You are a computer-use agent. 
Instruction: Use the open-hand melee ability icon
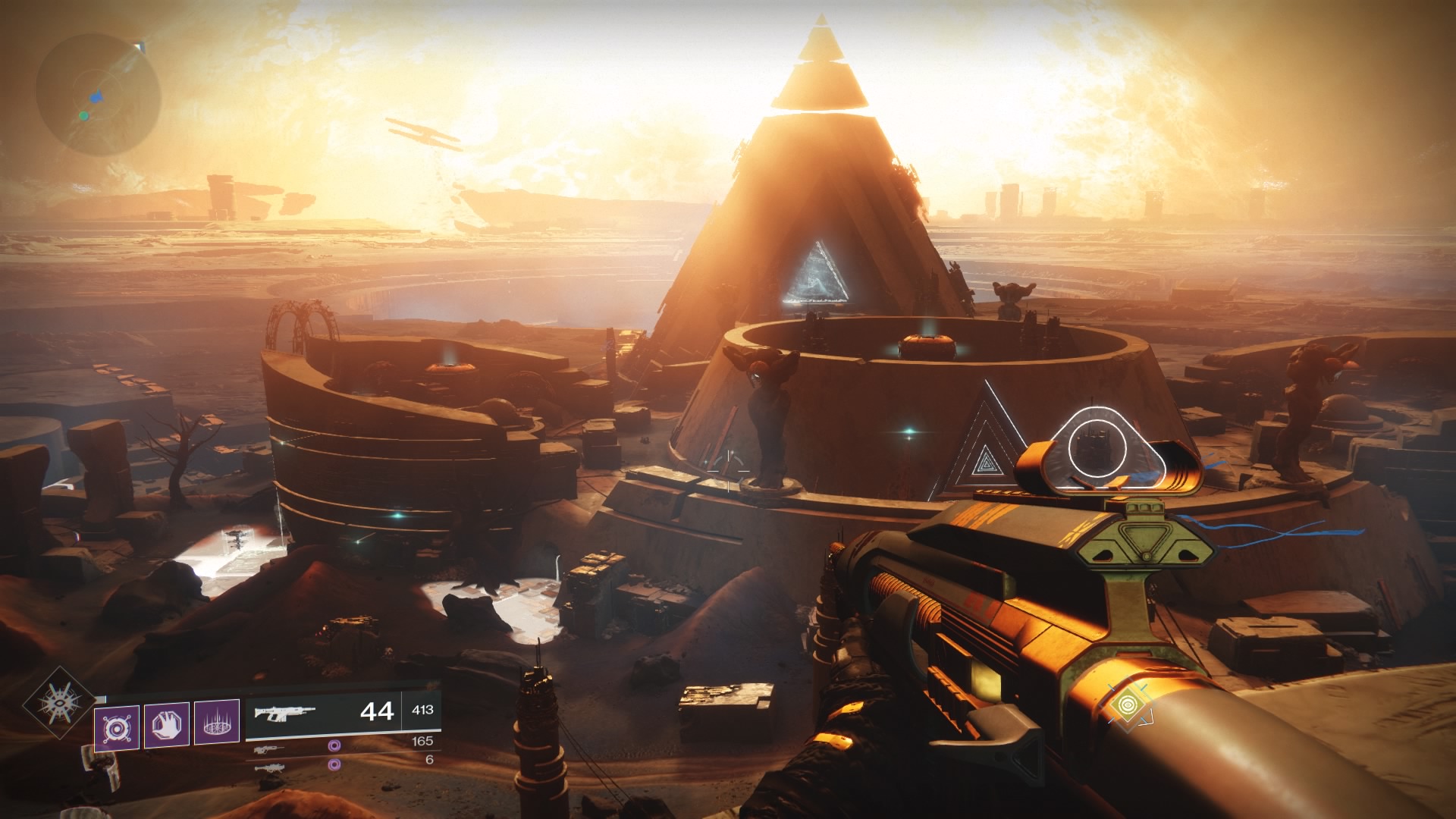(167, 726)
